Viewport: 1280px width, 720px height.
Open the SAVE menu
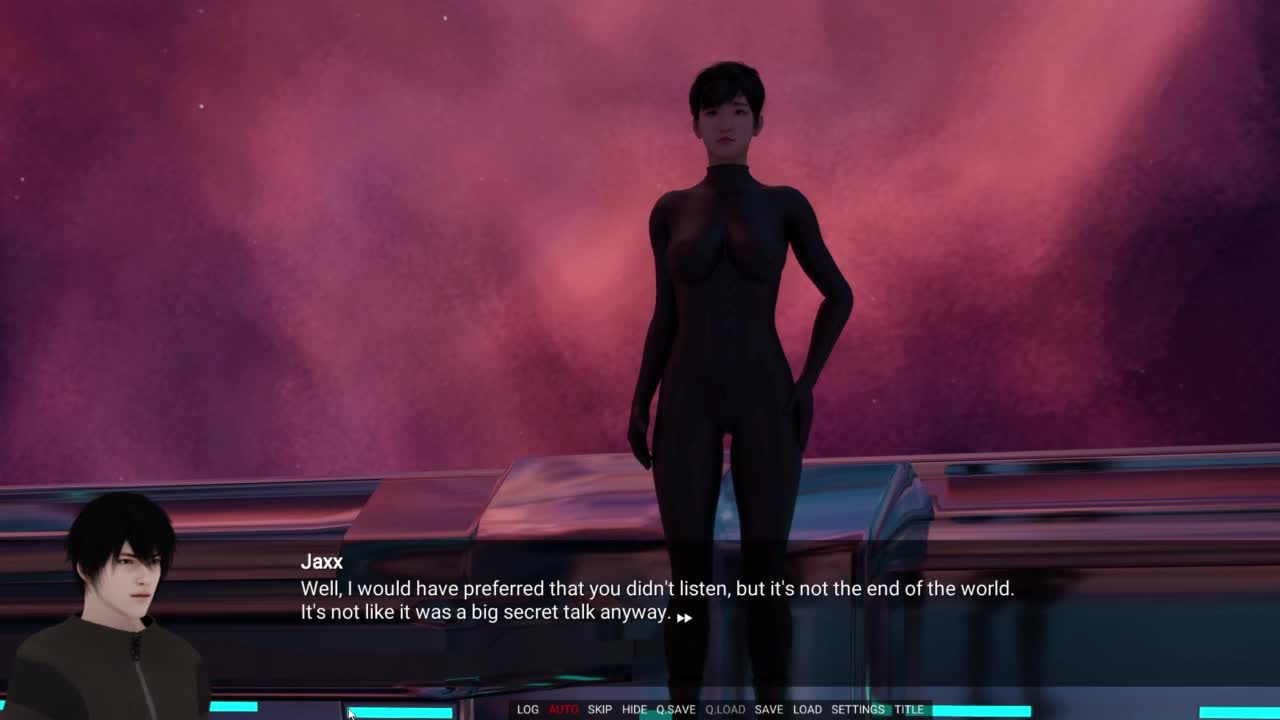[x=769, y=710]
